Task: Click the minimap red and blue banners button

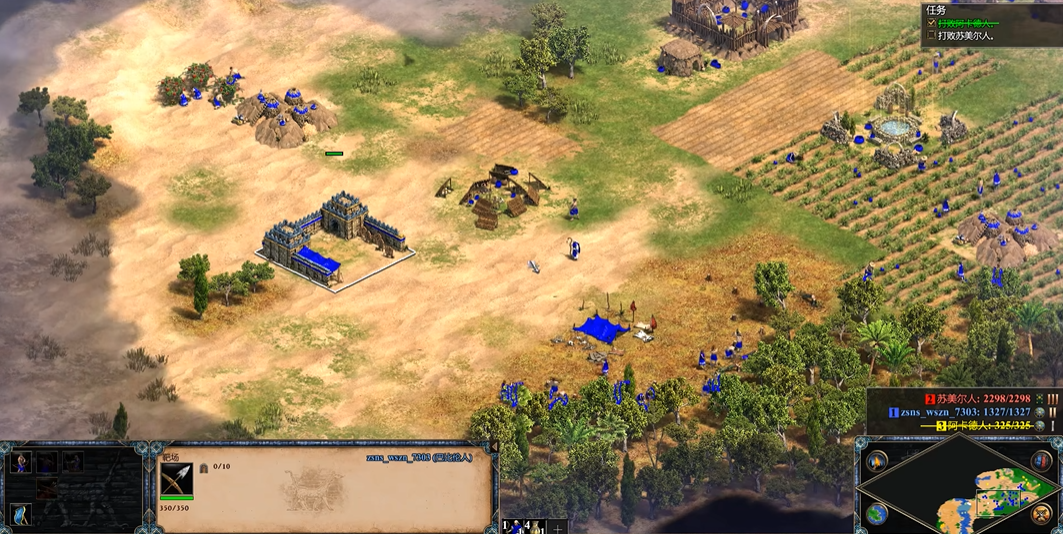Action: coord(1042,462)
